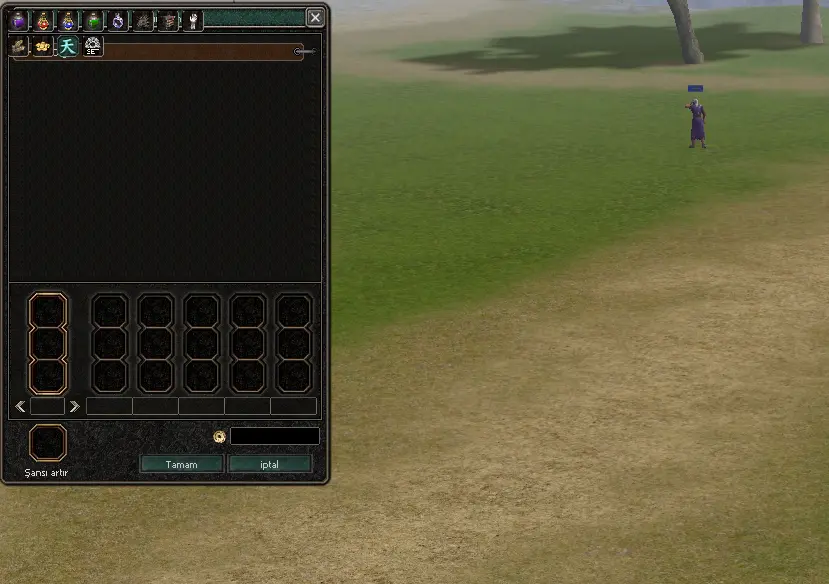Viewport: 829px width, 584px height.
Task: Click the gold amount field
Action: (x=275, y=436)
